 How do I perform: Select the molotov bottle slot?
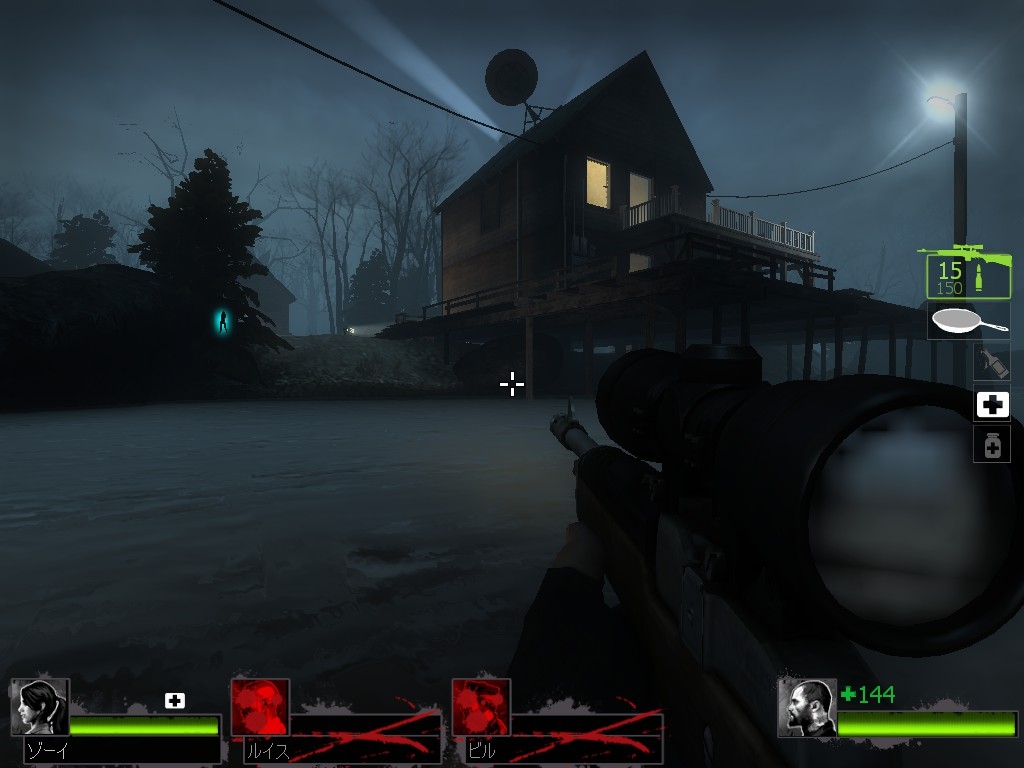(992, 361)
